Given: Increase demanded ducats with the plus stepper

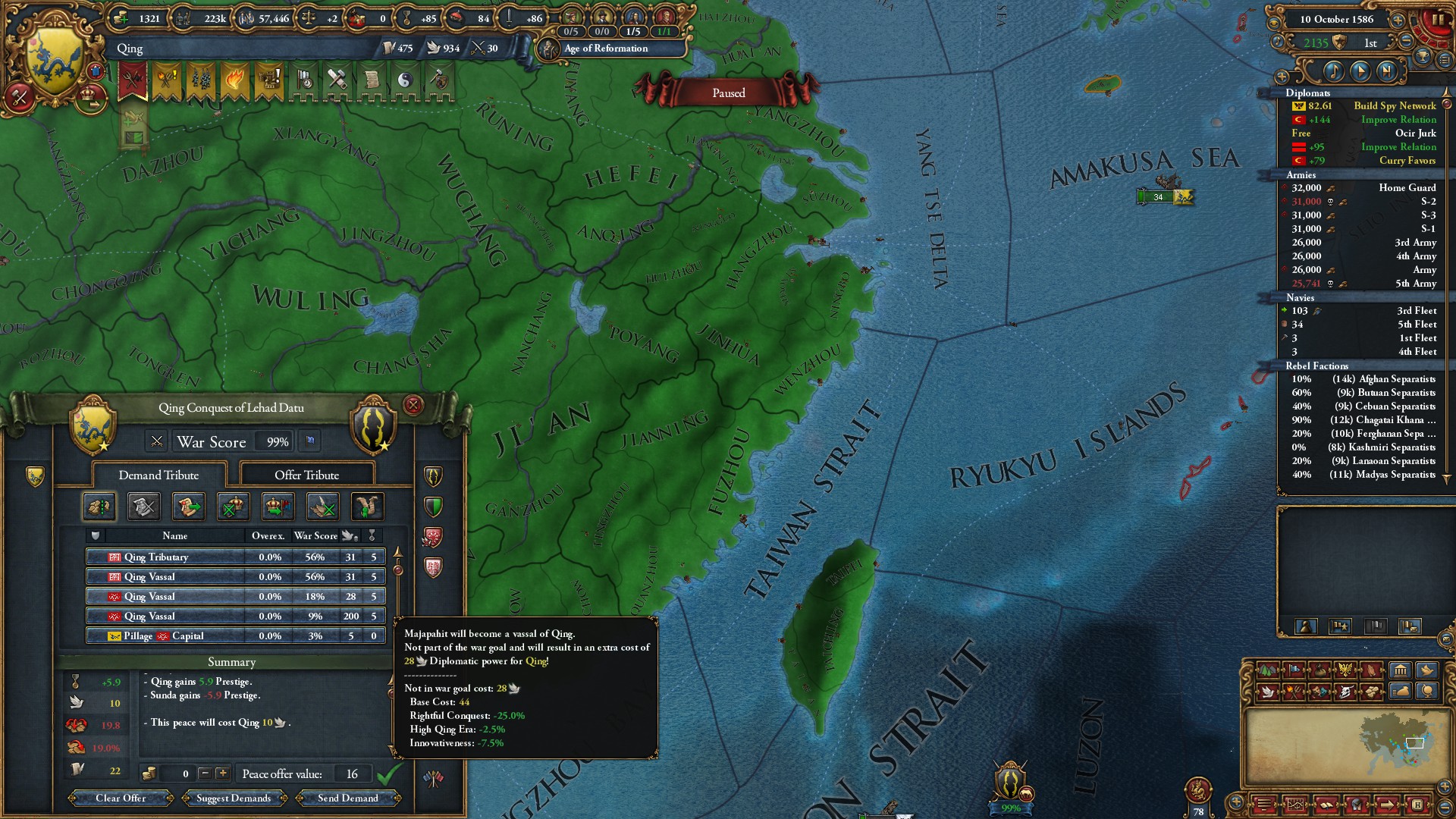Looking at the screenshot, I should 222,773.
